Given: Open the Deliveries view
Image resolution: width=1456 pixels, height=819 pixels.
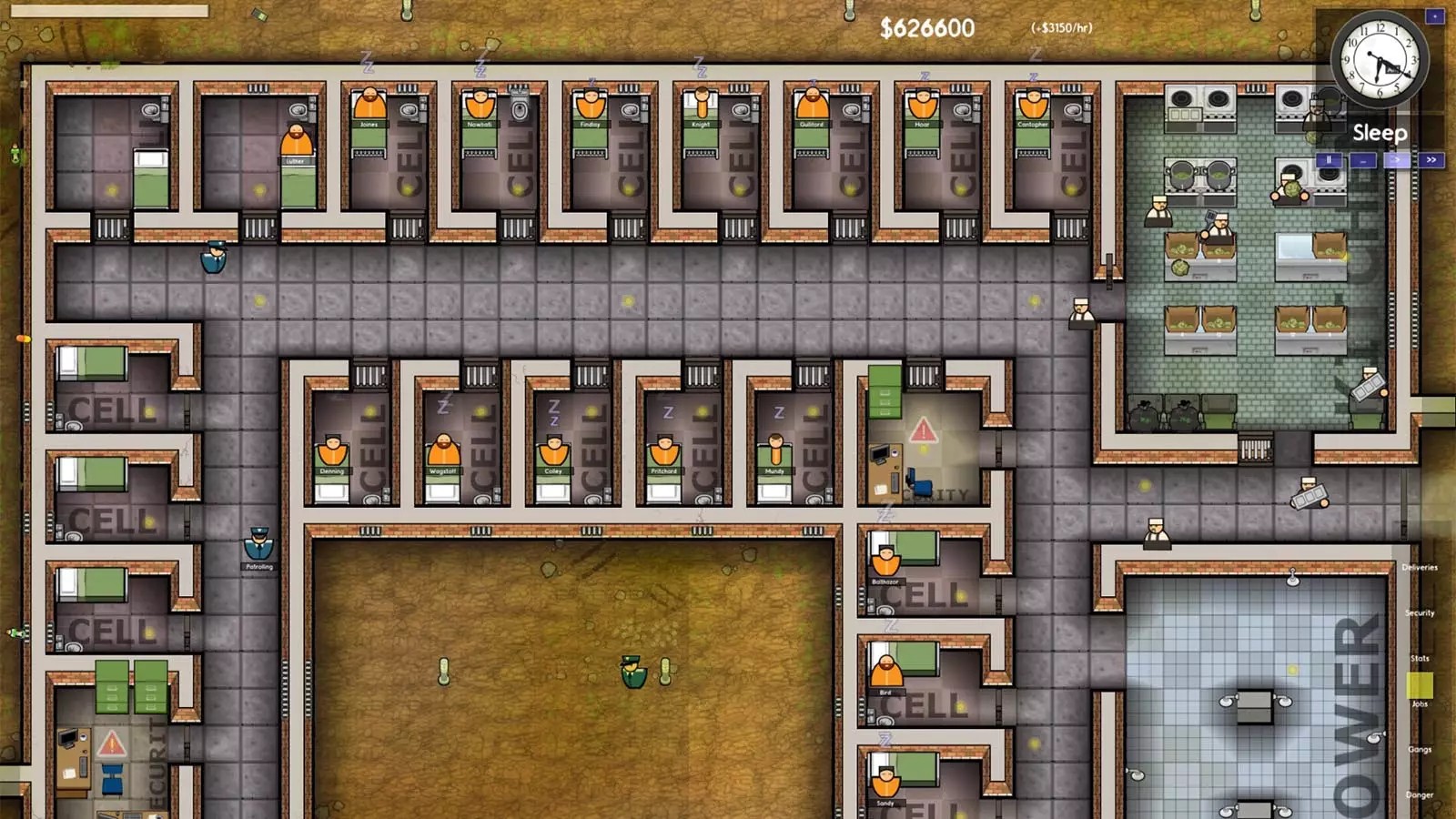Looking at the screenshot, I should pyautogui.click(x=1420, y=567).
